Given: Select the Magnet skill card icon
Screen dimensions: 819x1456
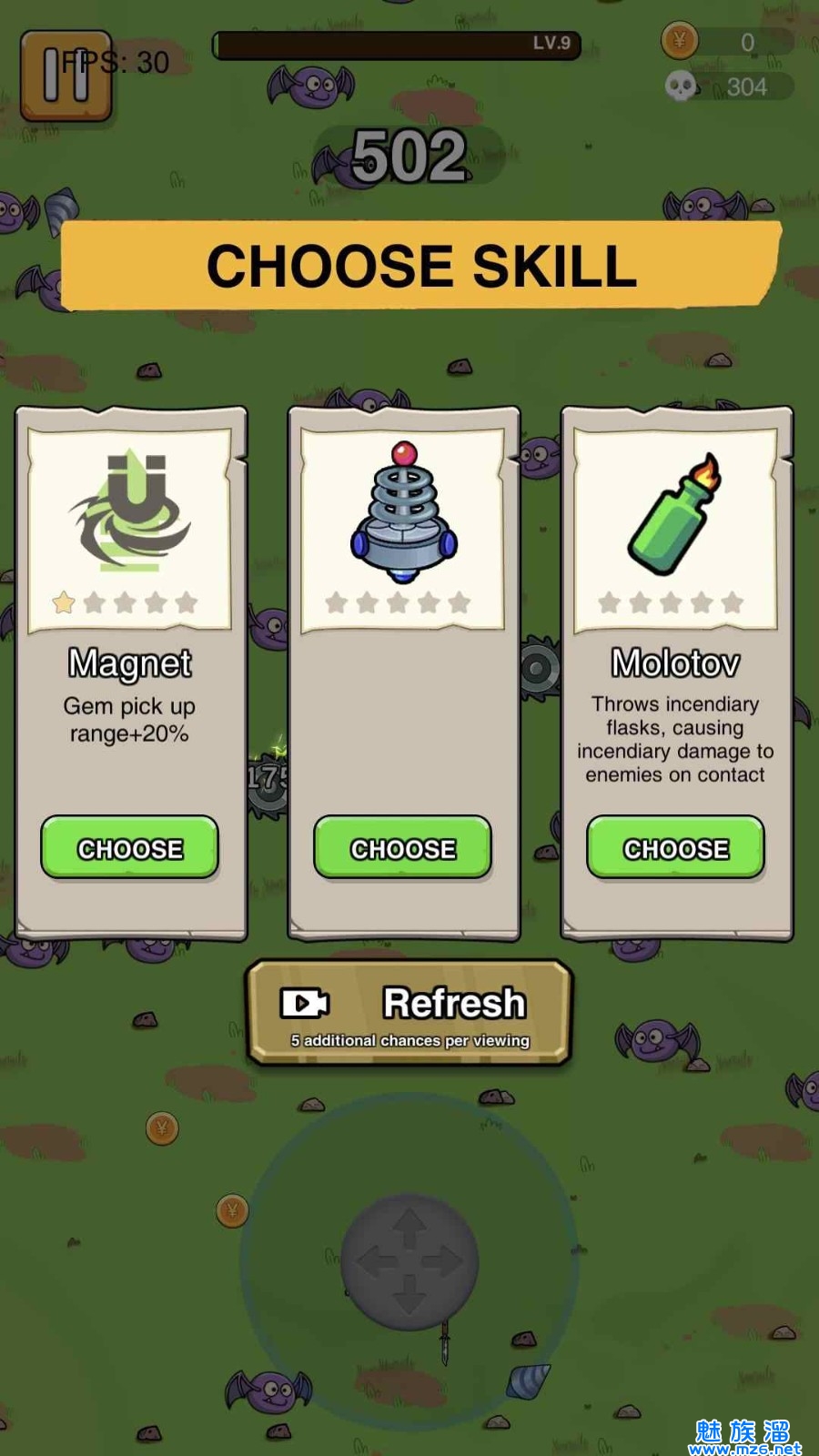Looking at the screenshot, I should coord(130,510).
